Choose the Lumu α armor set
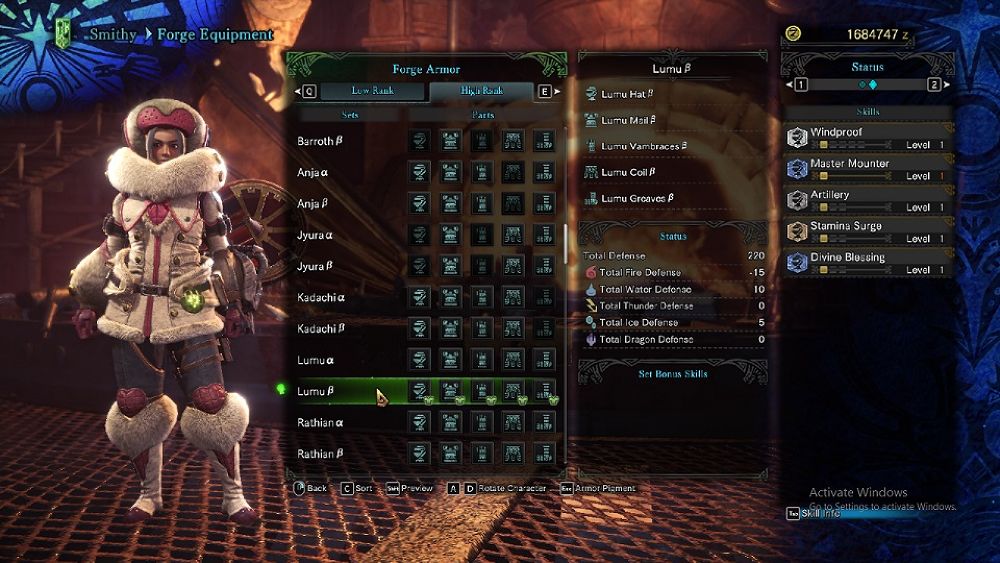 [316, 360]
